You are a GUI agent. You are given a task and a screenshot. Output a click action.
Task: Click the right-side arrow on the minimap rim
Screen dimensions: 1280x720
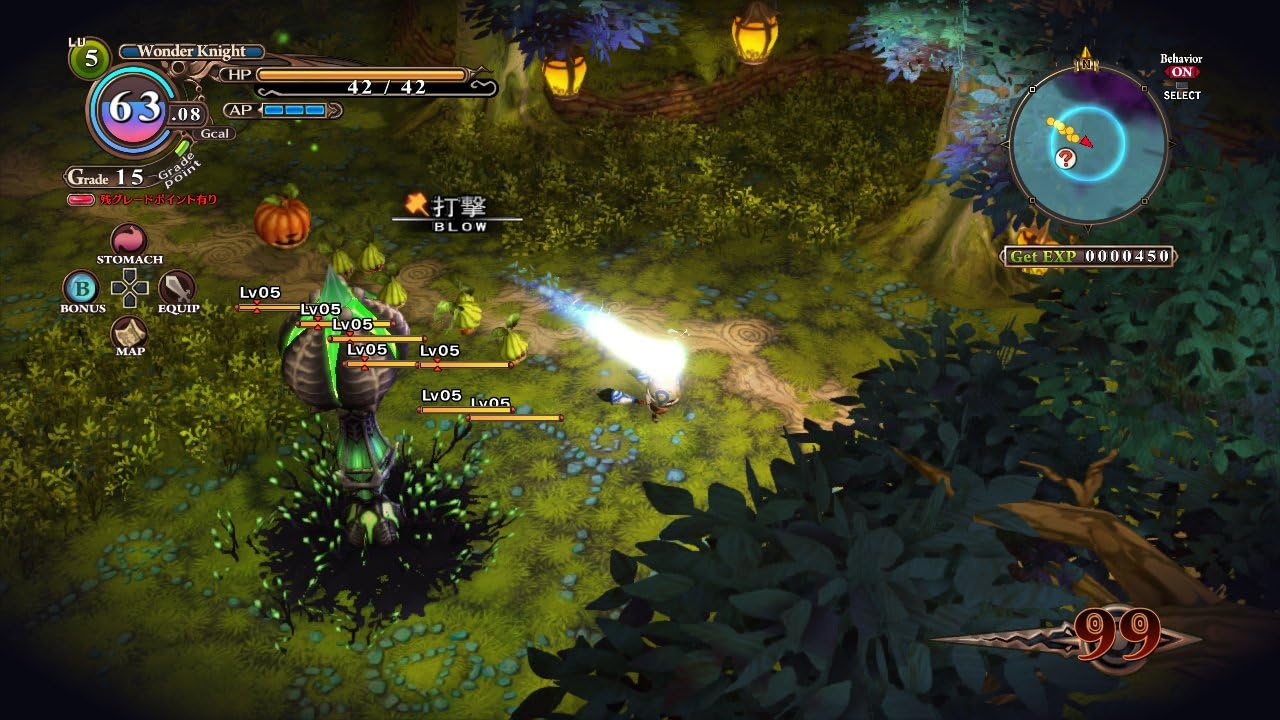click(1172, 144)
